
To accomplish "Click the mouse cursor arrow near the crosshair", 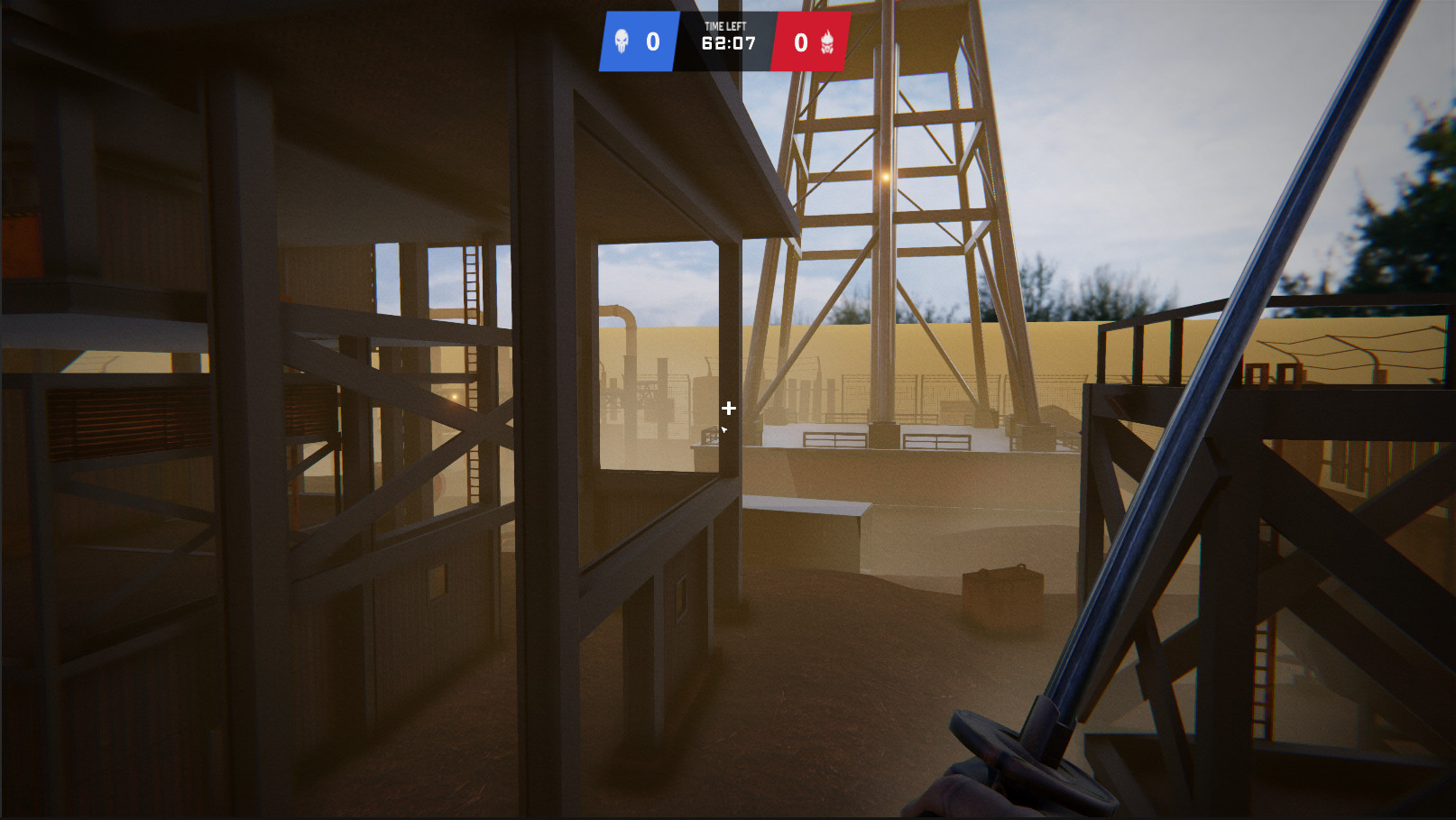I will (x=724, y=430).
